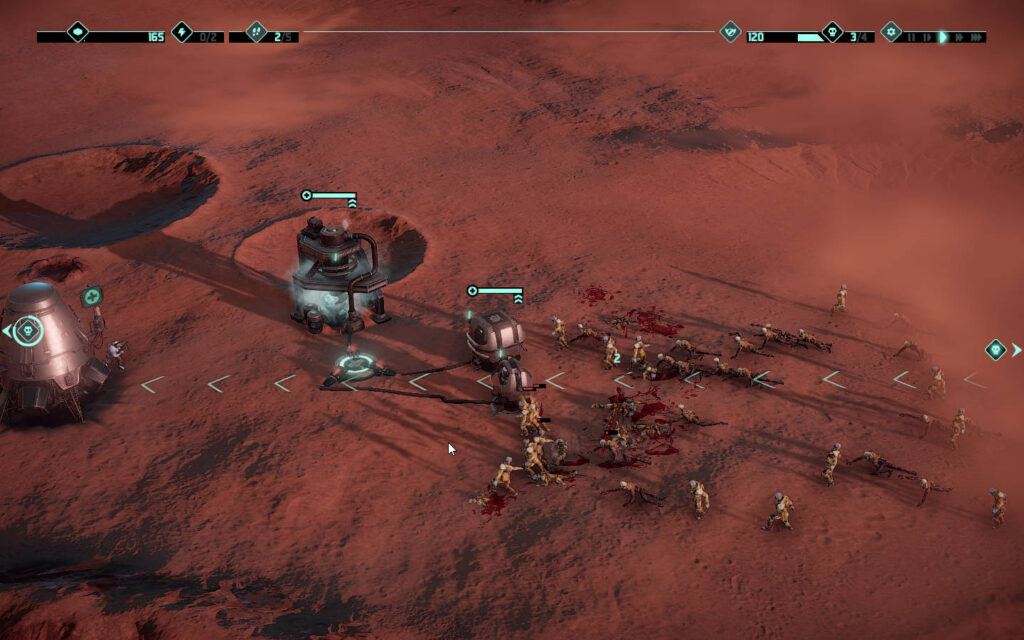Upgrade the small pod turret via chevrons
This screenshot has width=1024, height=640.
(x=518, y=298)
